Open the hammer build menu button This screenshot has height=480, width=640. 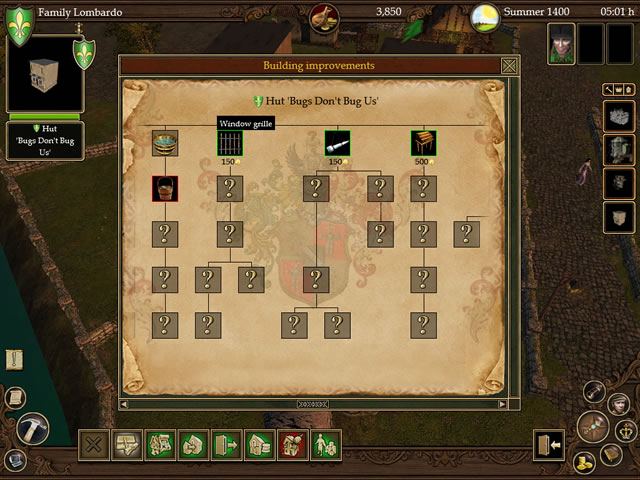coord(33,429)
